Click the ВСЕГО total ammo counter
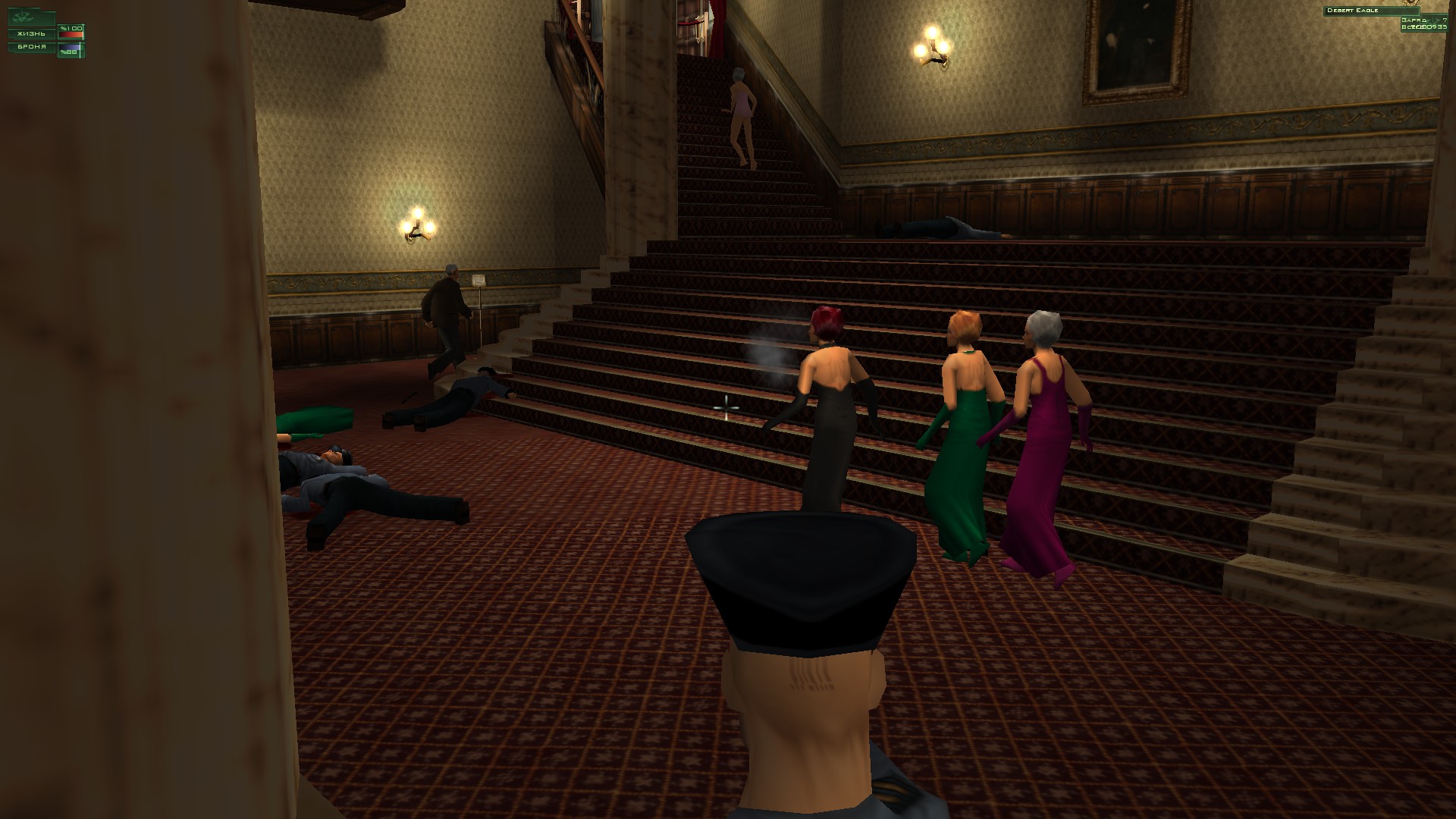The height and width of the screenshot is (819, 1456). (1422, 27)
